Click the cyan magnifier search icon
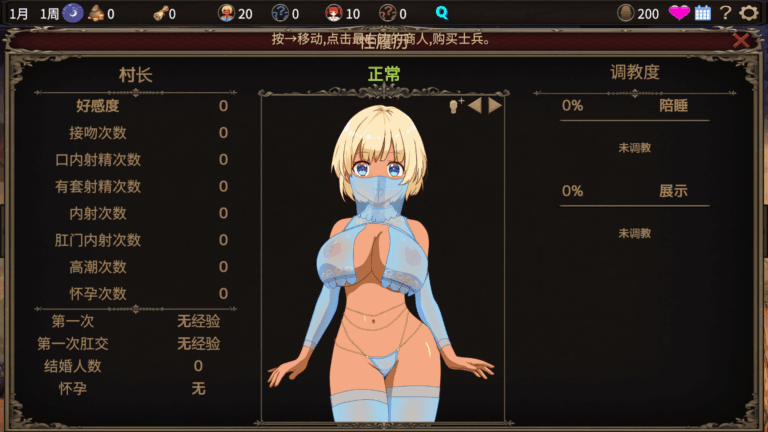 pyautogui.click(x=442, y=13)
